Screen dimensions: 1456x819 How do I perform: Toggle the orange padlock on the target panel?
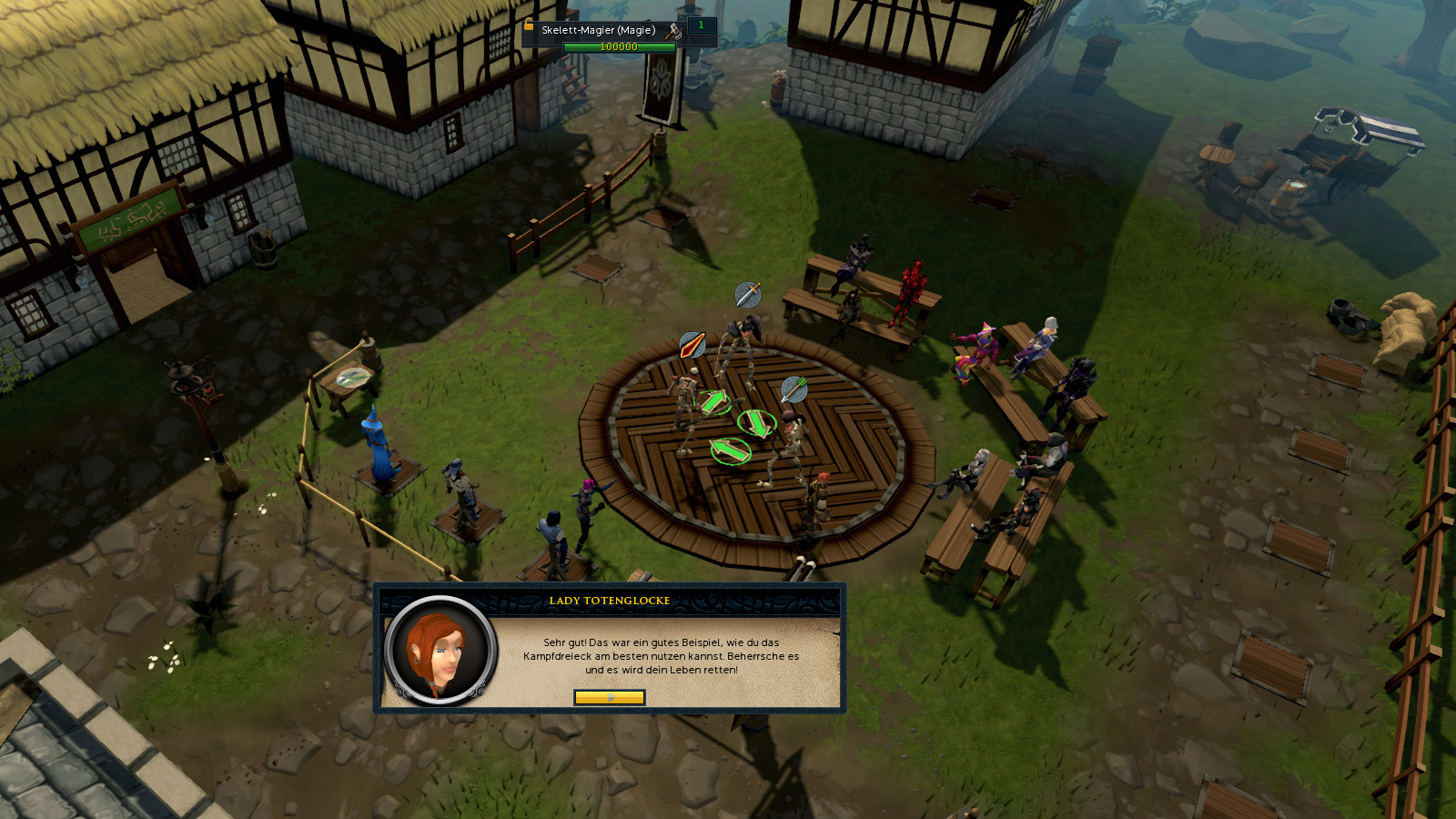[528, 25]
